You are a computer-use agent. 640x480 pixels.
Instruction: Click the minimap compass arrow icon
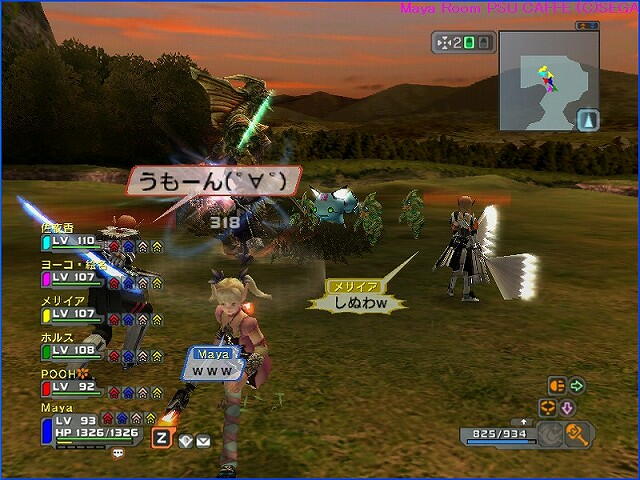click(586, 119)
